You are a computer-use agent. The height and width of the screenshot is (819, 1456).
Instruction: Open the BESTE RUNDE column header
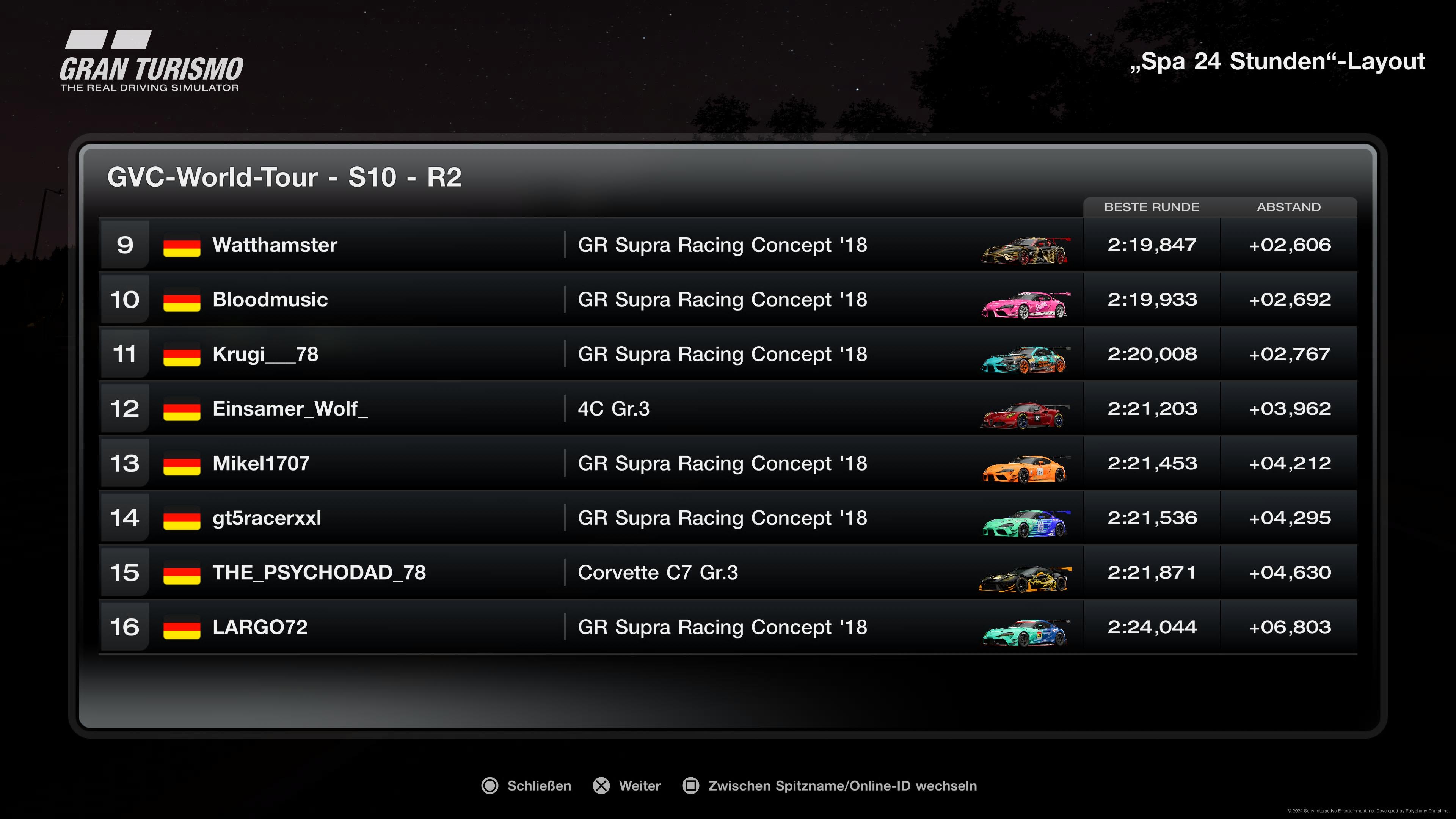click(1152, 207)
